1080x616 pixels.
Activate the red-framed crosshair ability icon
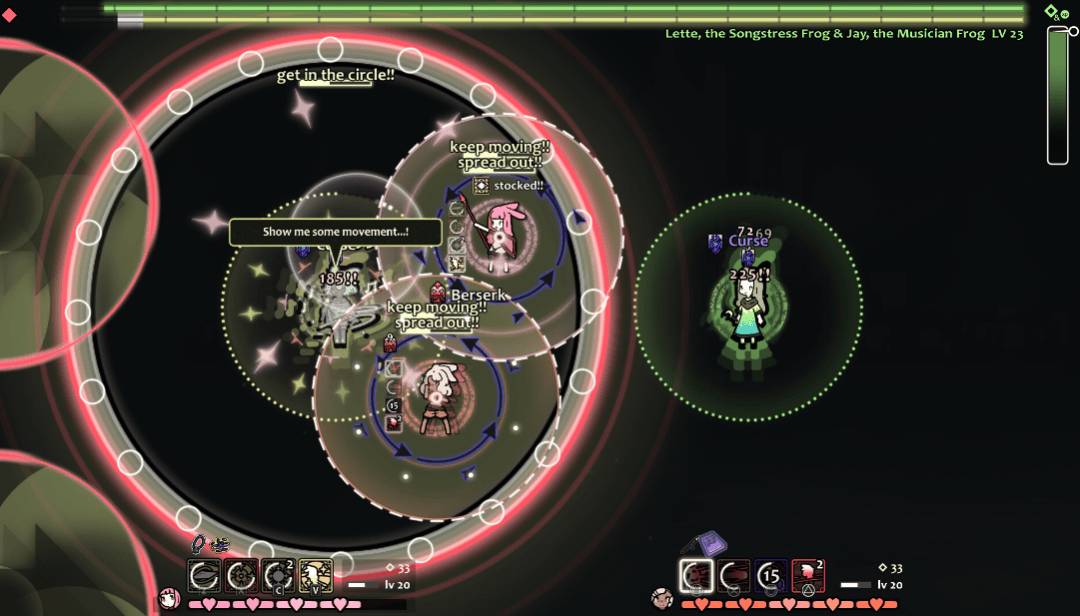tap(241, 576)
